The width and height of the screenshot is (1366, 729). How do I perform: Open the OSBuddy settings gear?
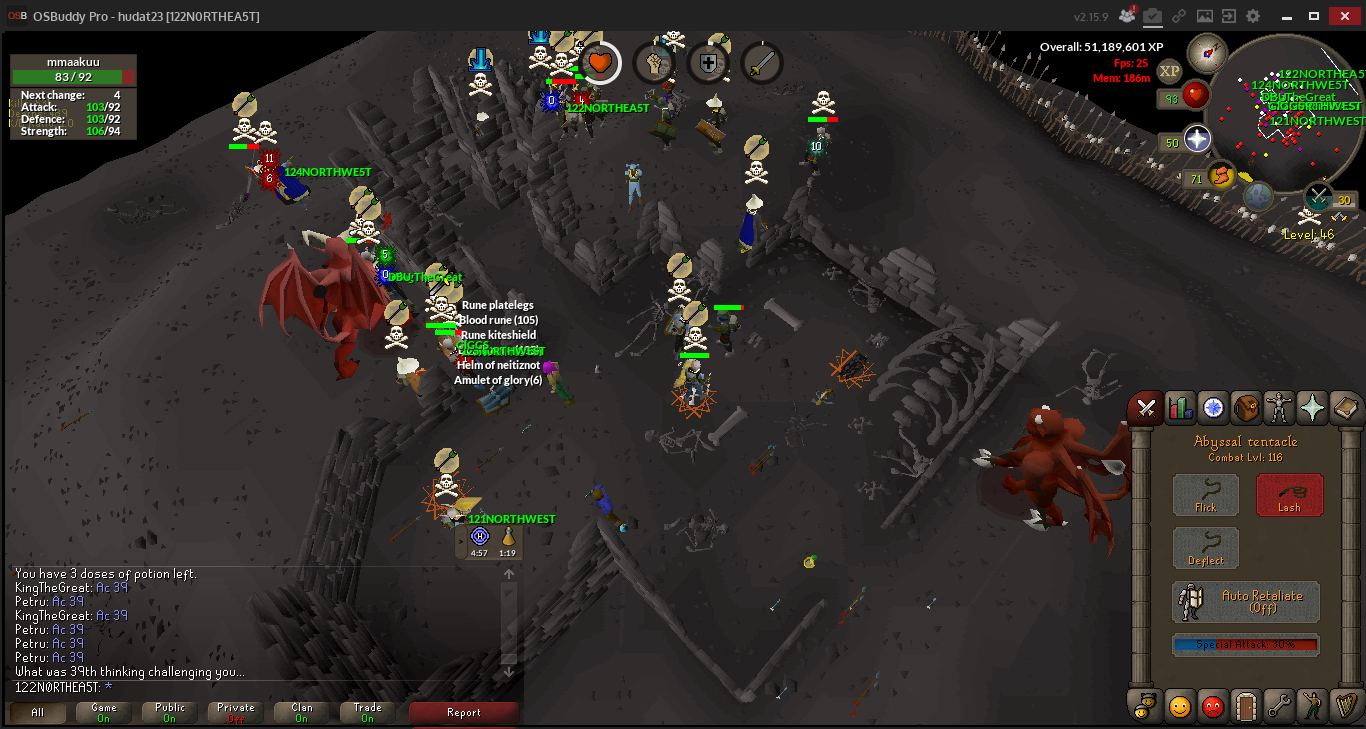pos(1253,16)
